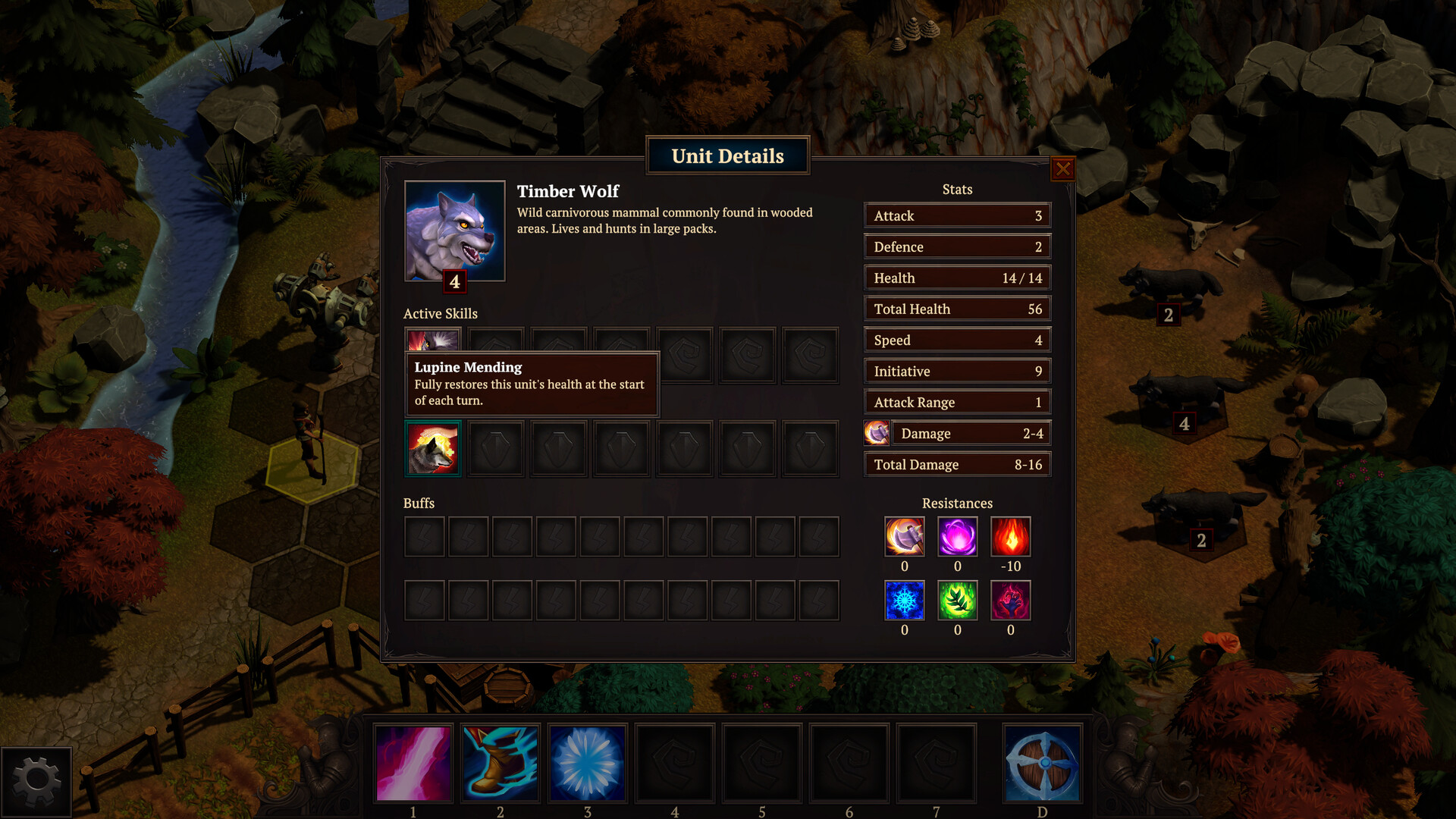Click the wolf passive skill icon
The width and height of the screenshot is (1456, 819).
(433, 448)
